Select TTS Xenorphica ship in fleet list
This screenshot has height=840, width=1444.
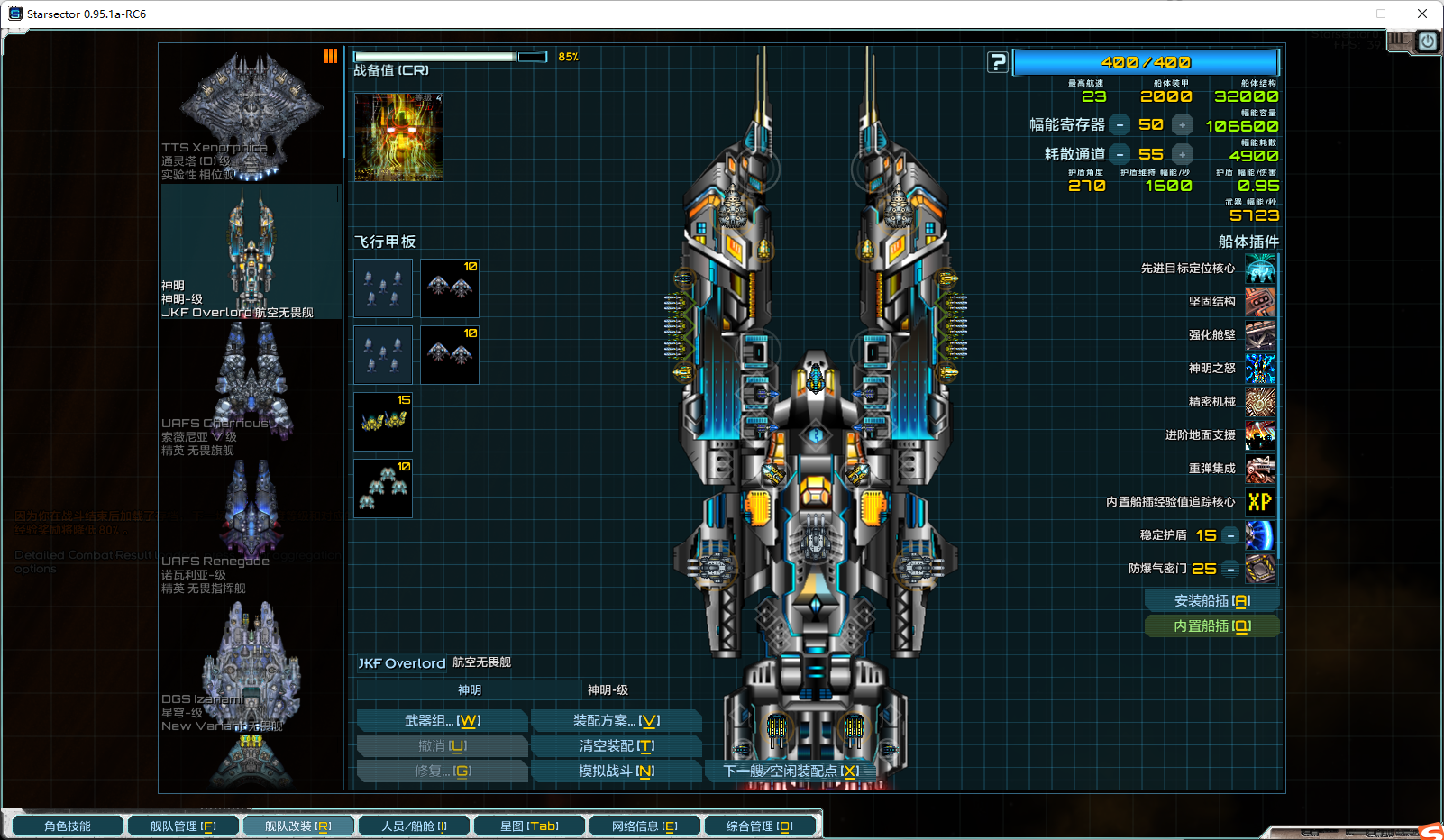pos(250,114)
